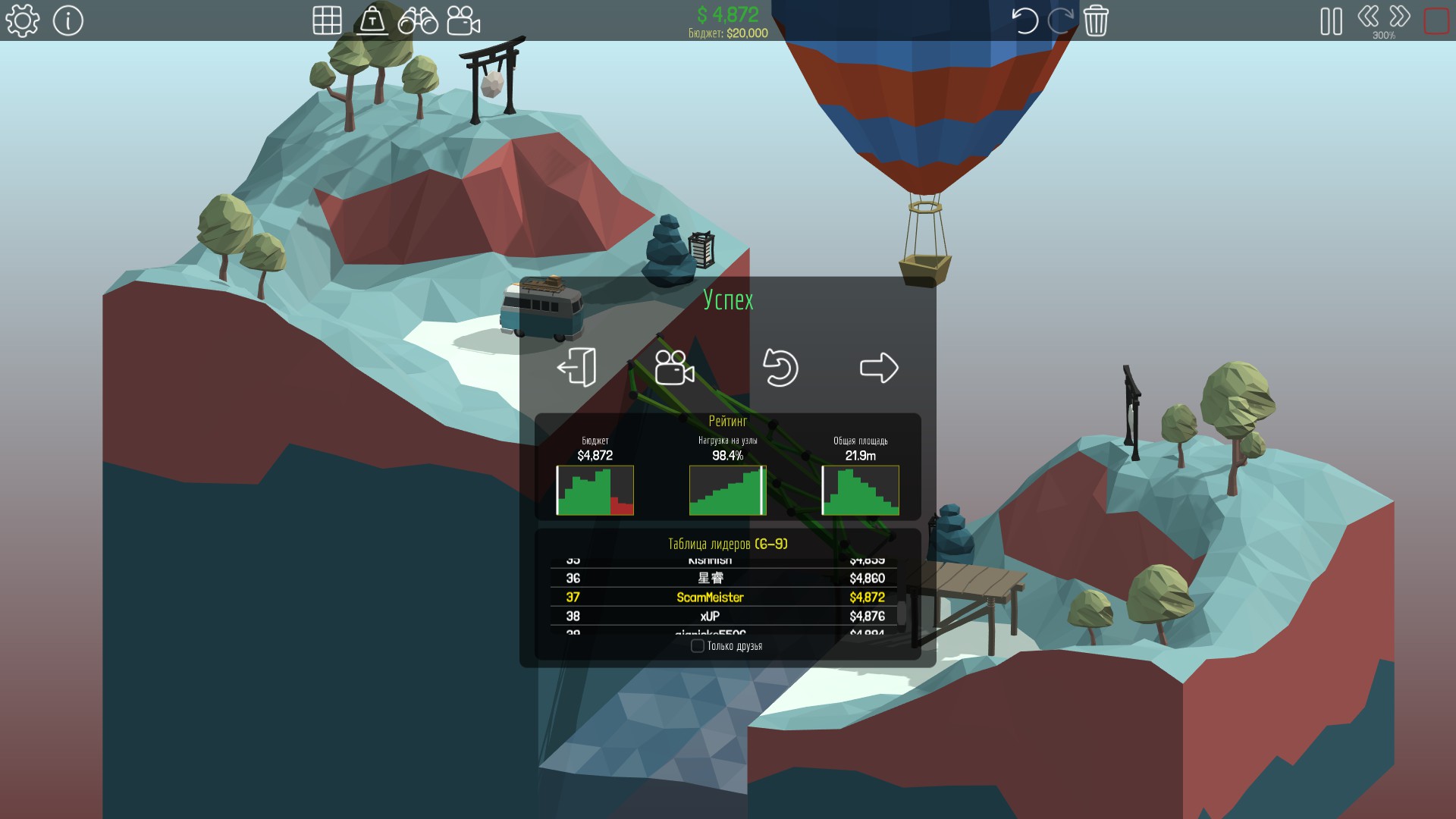Watch replay with the camera button

(674, 368)
